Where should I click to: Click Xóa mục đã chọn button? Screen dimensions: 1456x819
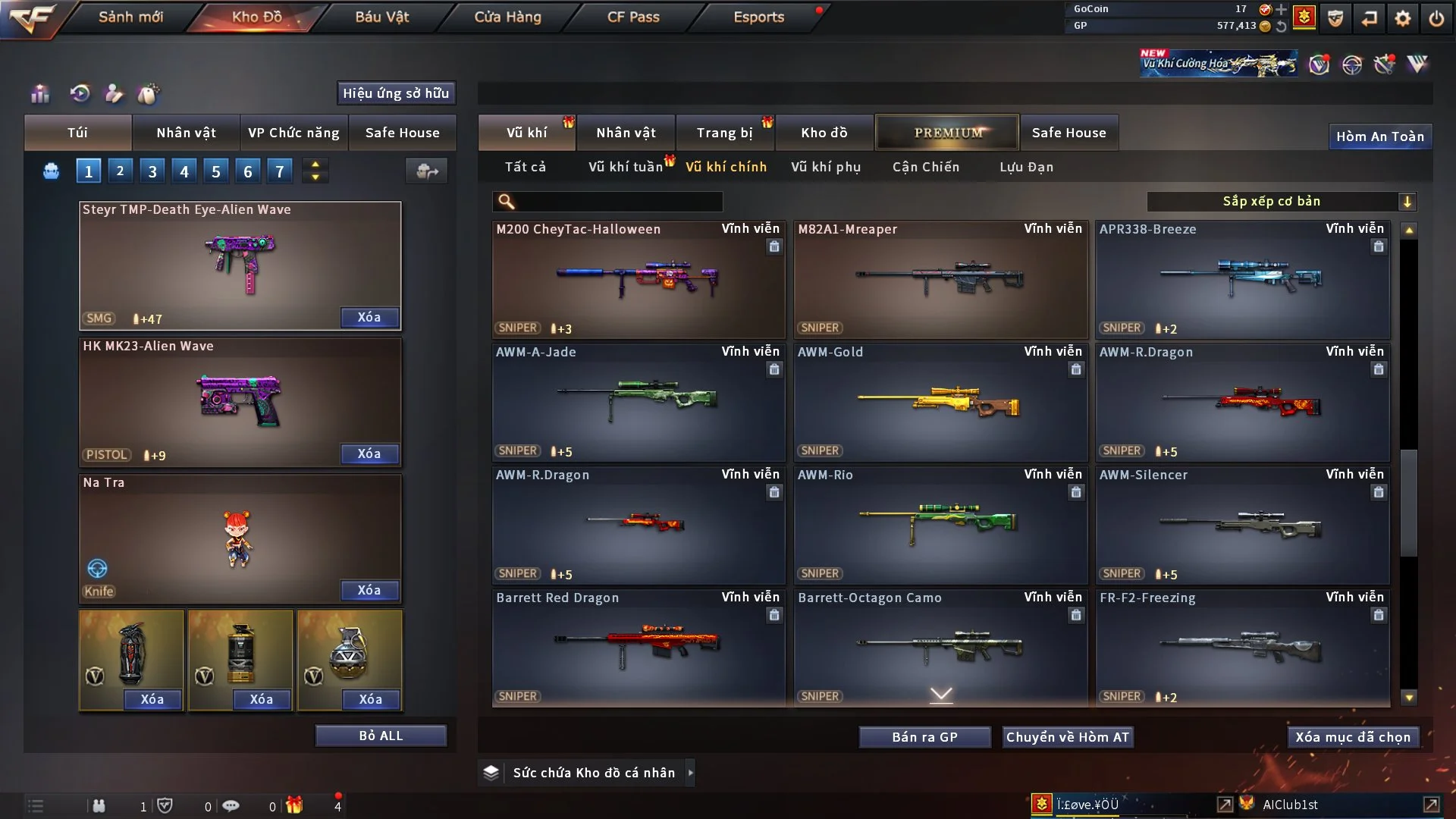pyautogui.click(x=1353, y=737)
